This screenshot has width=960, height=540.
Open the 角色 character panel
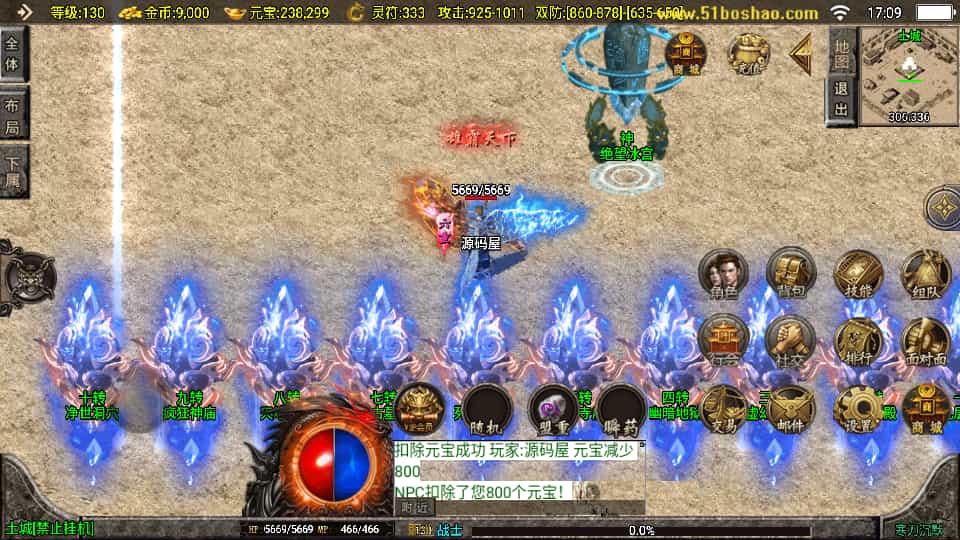[x=723, y=275]
